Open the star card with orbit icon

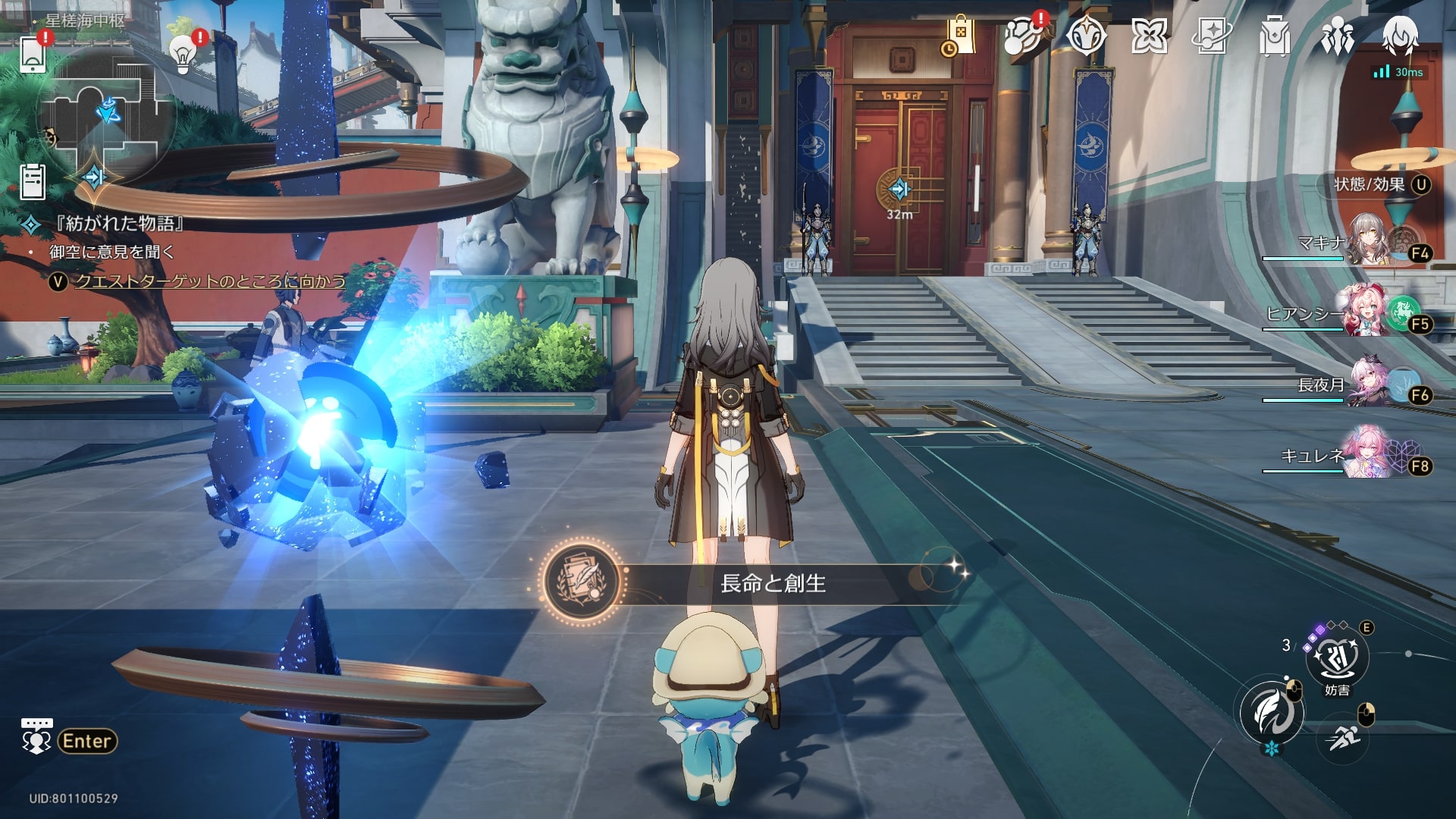click(1212, 36)
